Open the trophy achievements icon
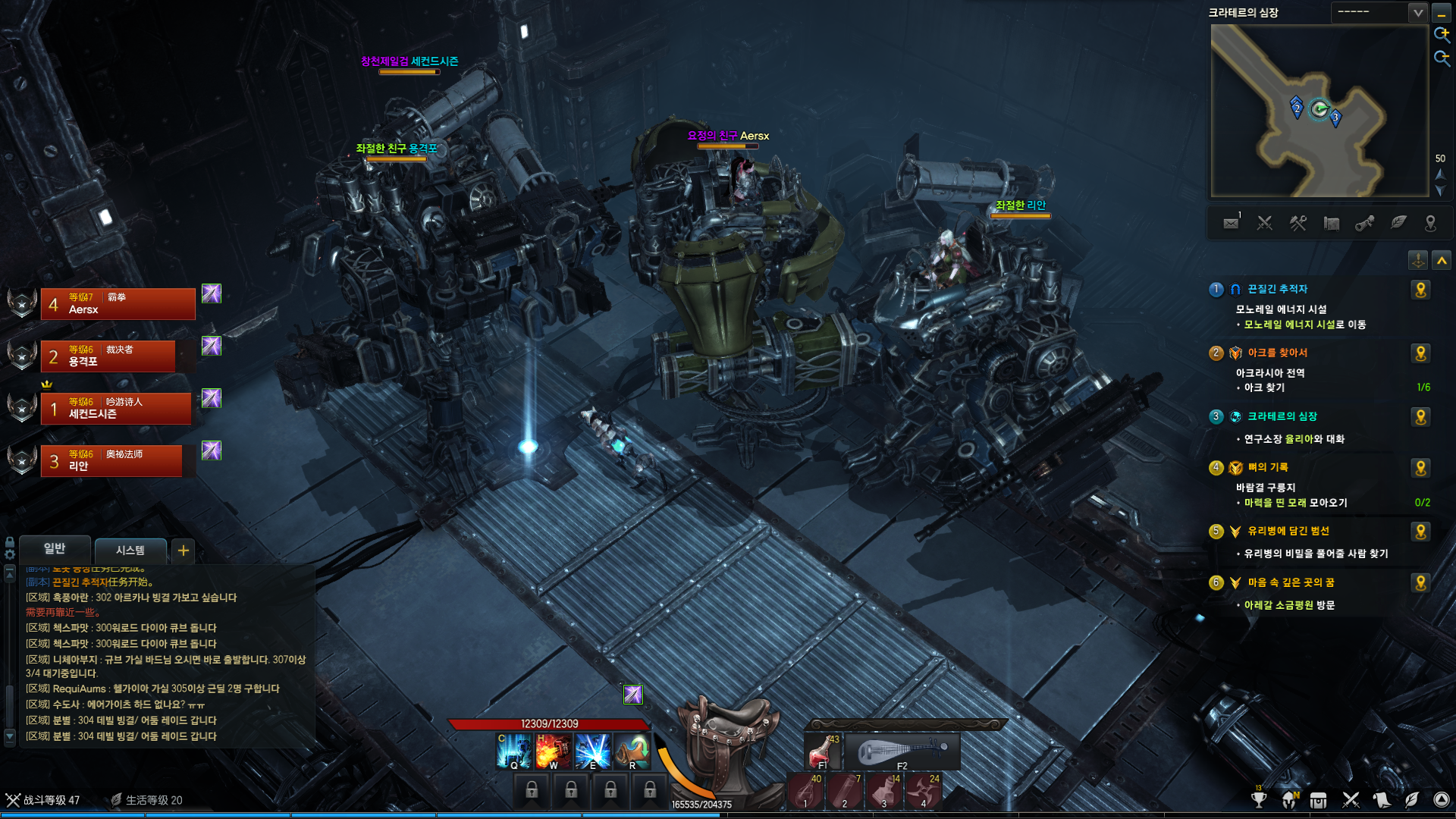 [1259, 800]
